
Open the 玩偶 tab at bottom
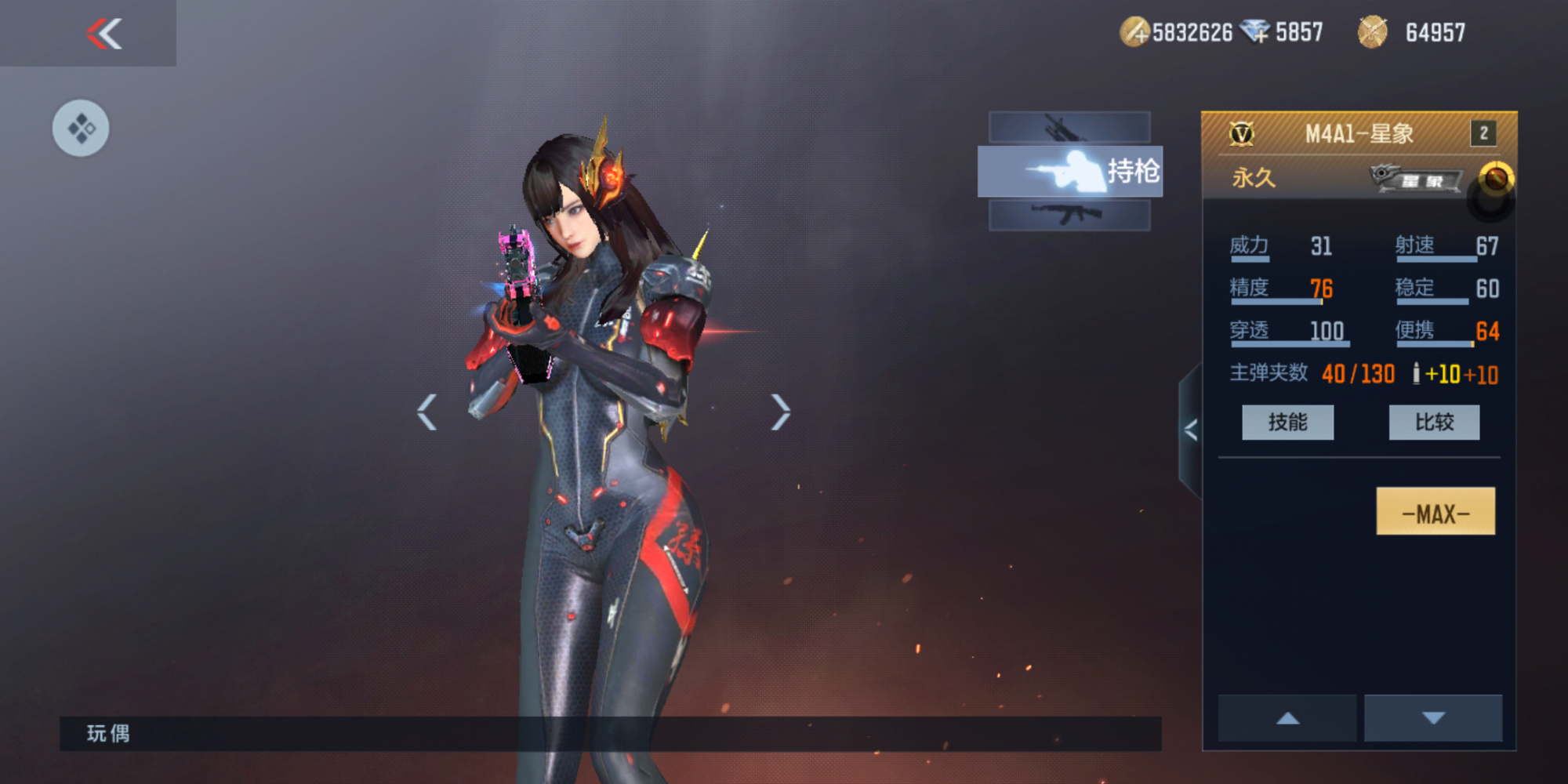click(x=110, y=735)
